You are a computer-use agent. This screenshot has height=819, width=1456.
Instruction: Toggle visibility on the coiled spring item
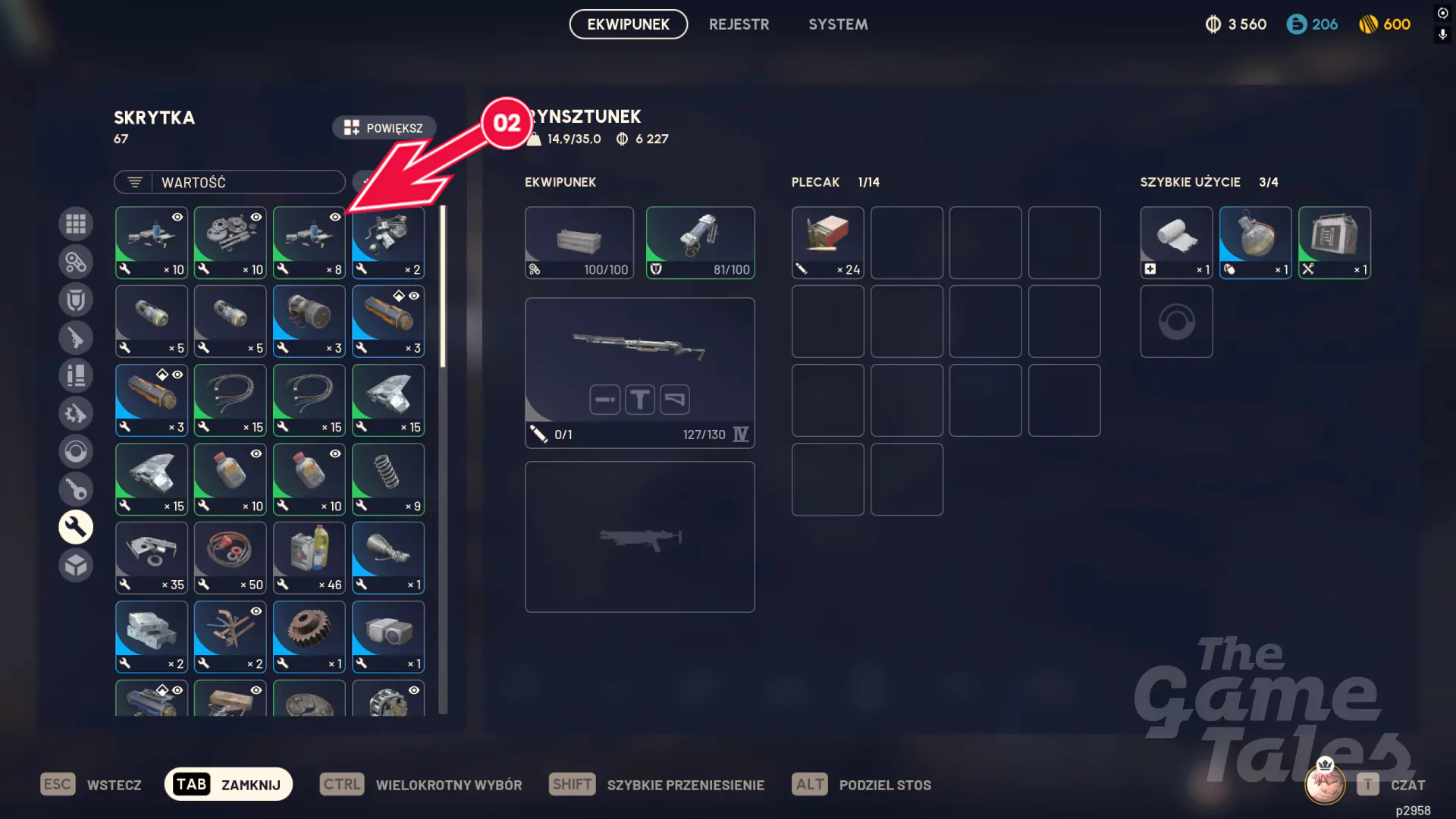413,453
